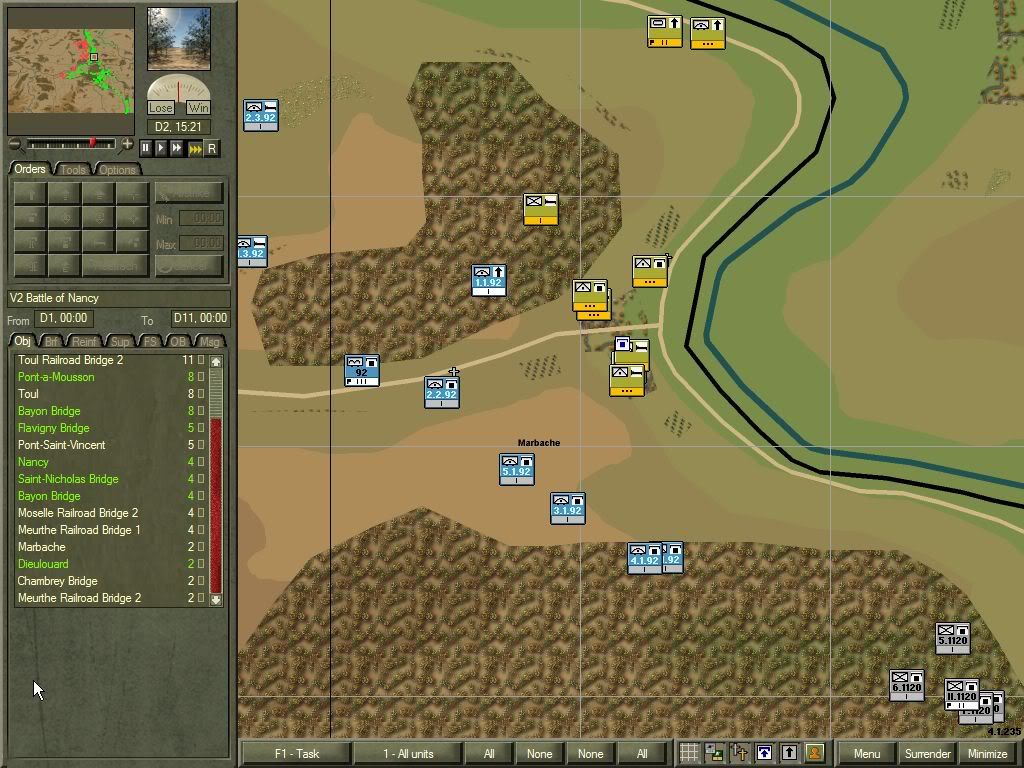Viewport: 1024px width, 768px height.
Task: Click the Surrender button
Action: click(x=927, y=754)
